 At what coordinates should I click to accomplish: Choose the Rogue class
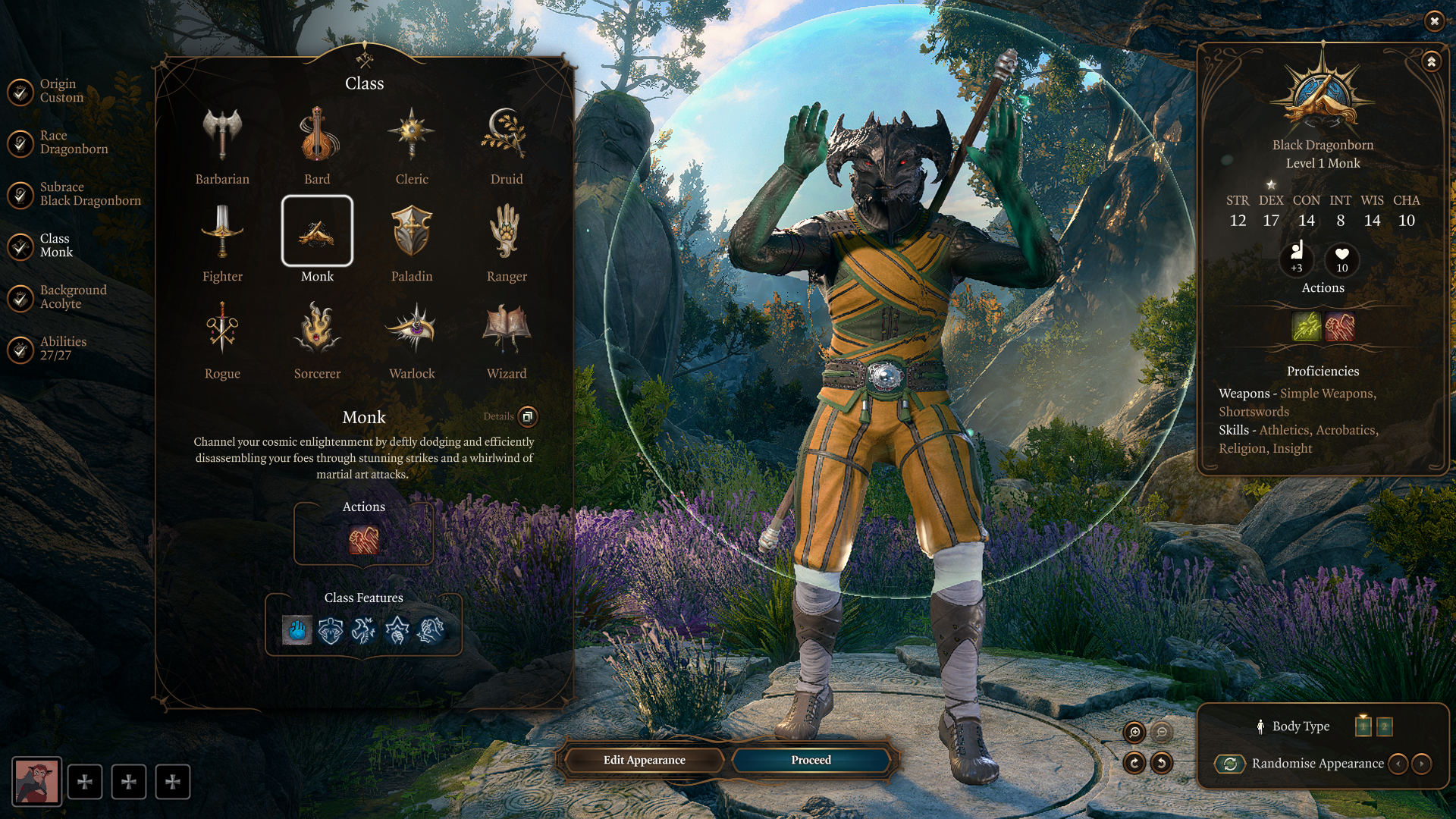[221, 330]
